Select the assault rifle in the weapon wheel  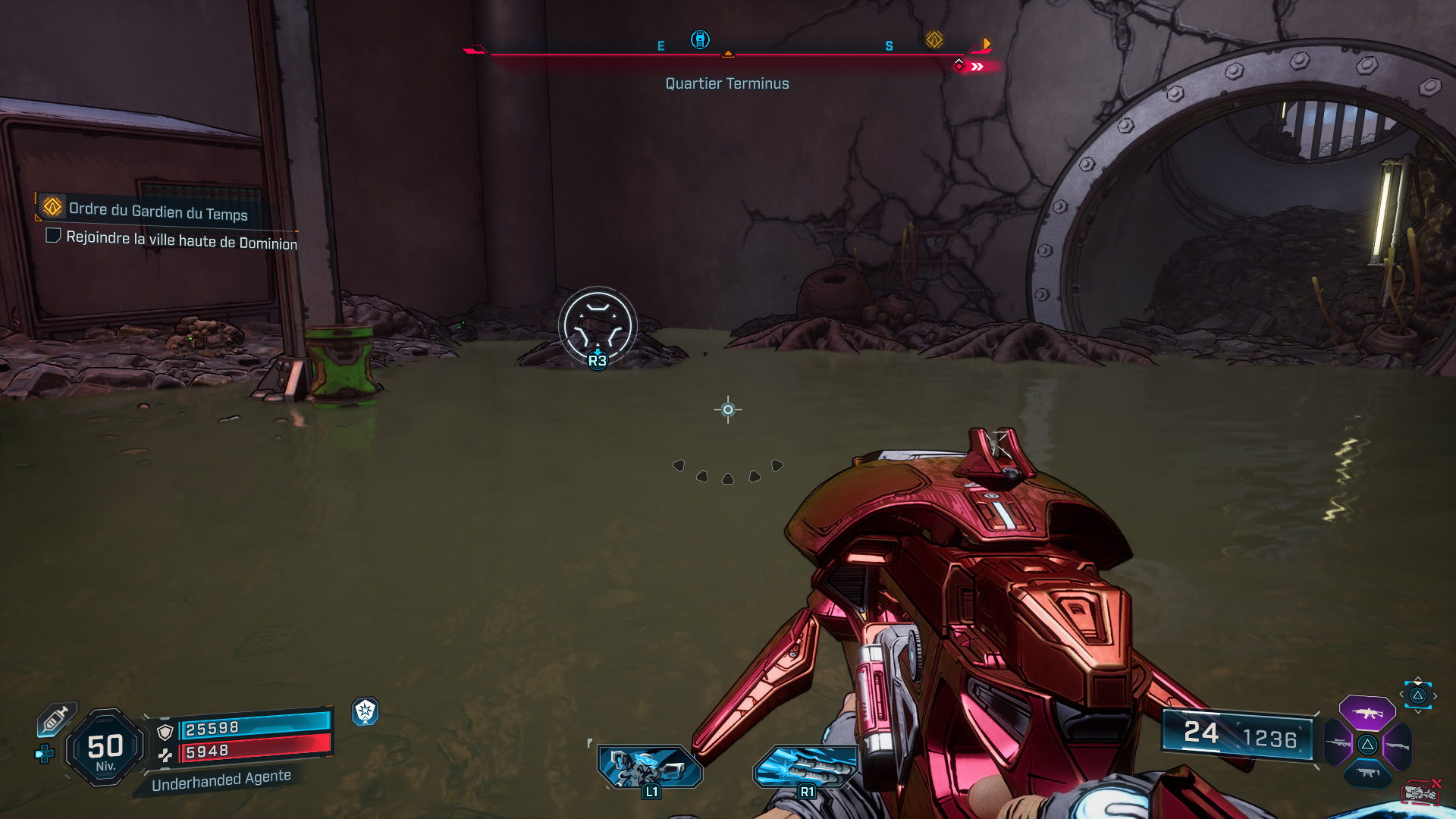[1369, 713]
